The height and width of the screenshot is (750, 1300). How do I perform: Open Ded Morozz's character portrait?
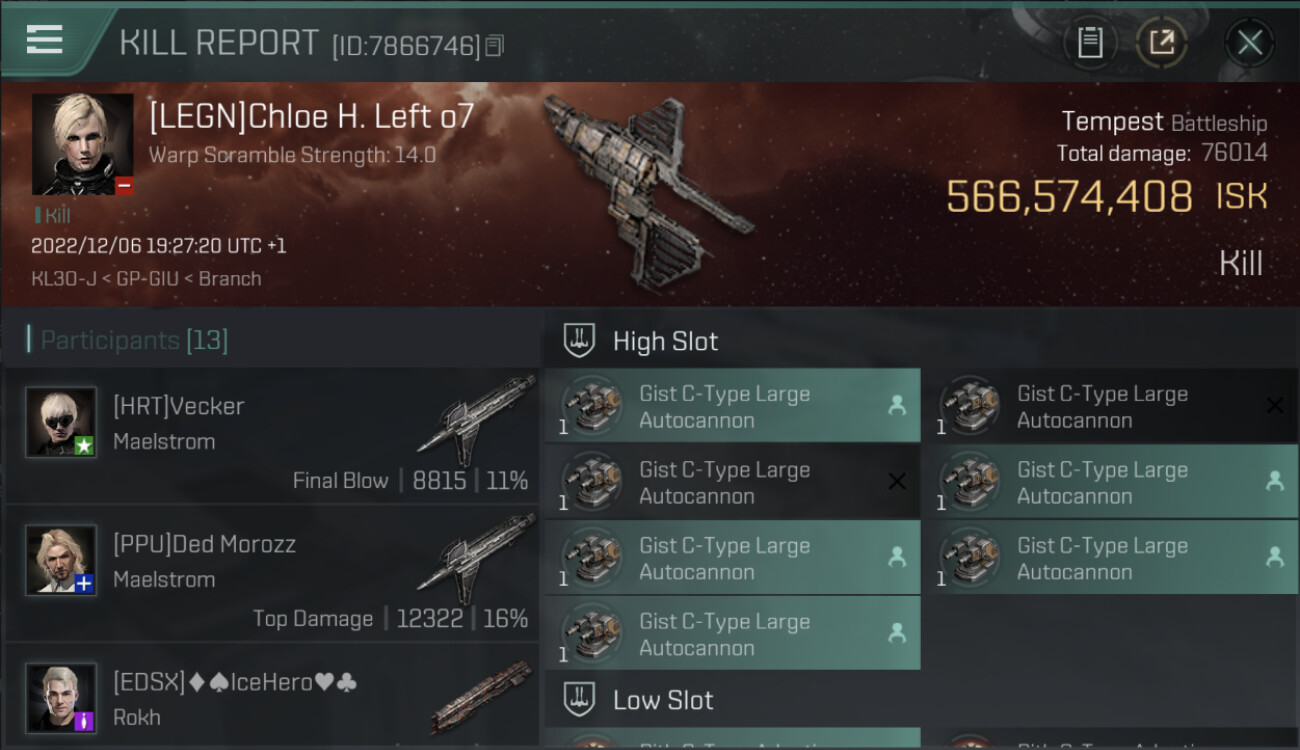click(61, 560)
